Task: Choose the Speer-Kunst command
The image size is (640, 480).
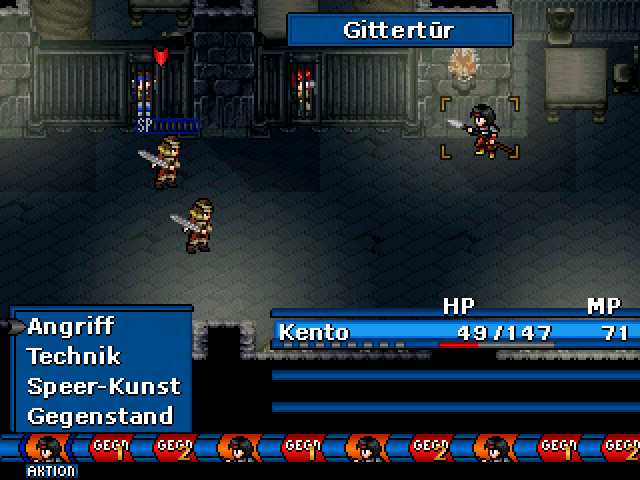Action: tap(103, 386)
